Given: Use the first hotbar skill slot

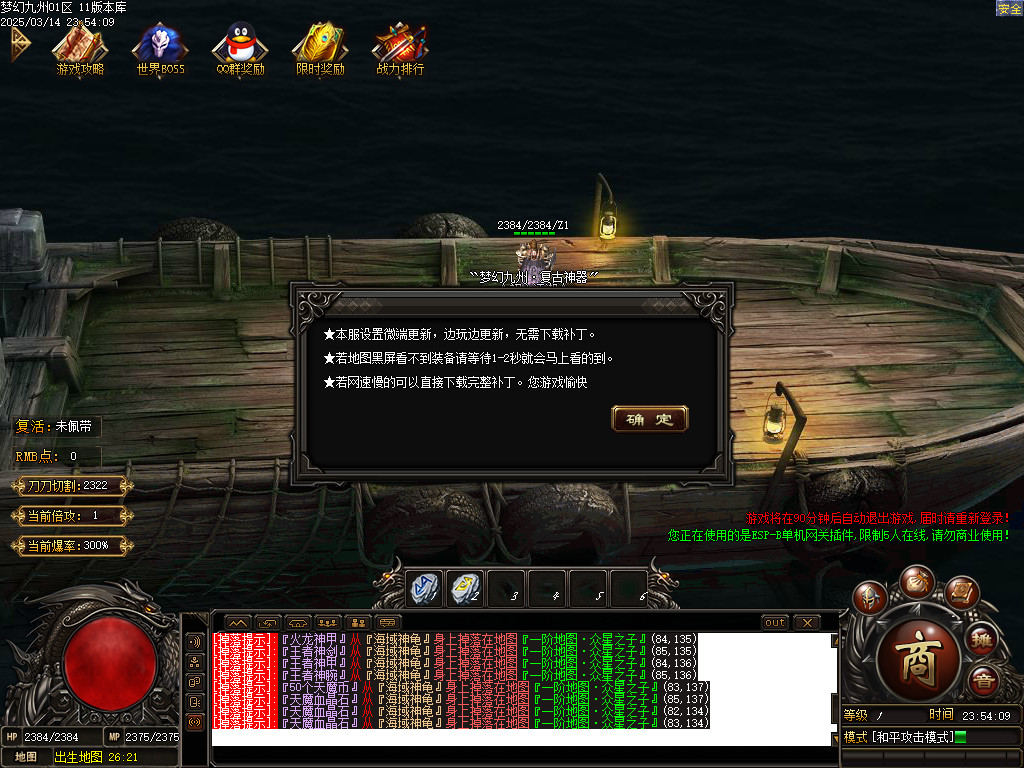Looking at the screenshot, I should tap(424, 589).
